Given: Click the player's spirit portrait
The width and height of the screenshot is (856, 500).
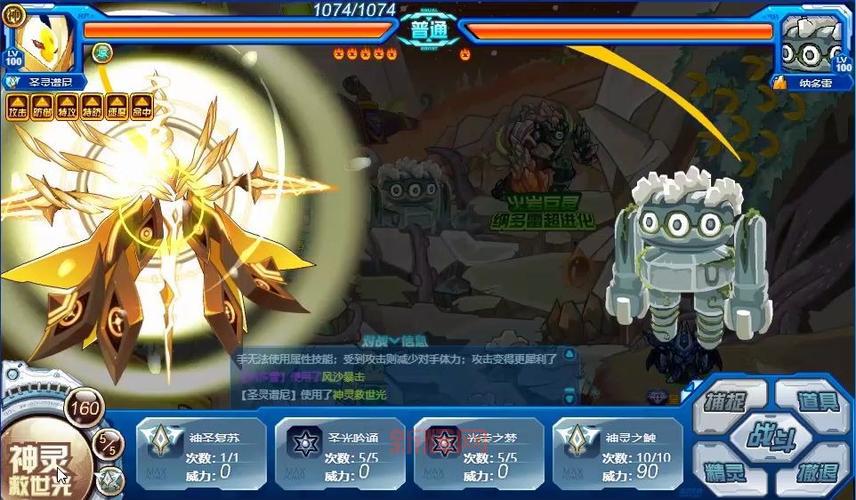Looking at the screenshot, I should 45,38.
